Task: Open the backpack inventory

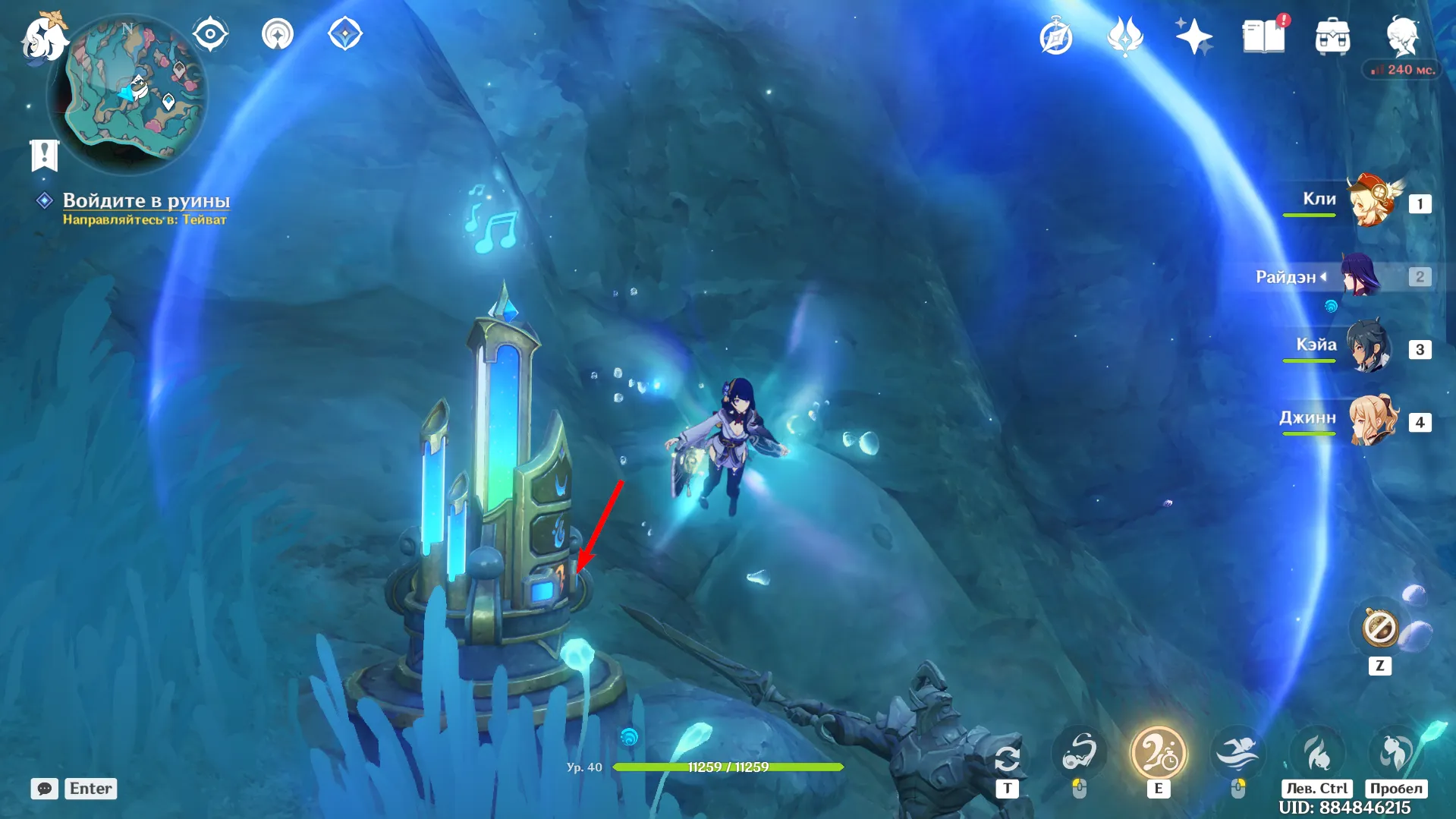Action: [1332, 37]
